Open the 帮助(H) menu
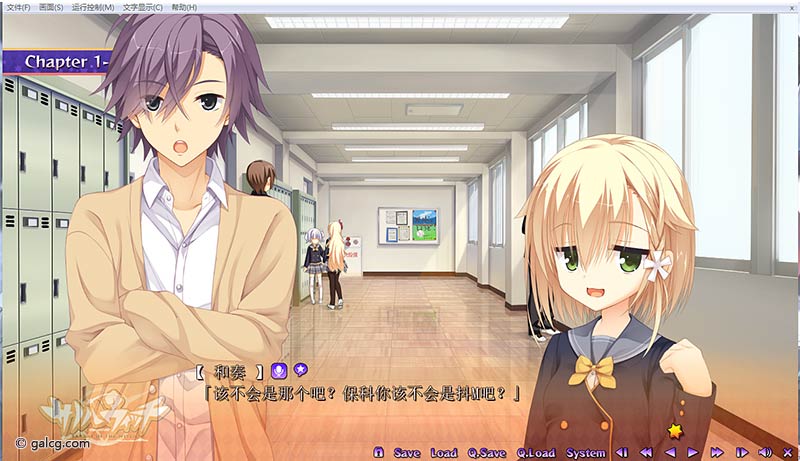This screenshot has height=461, width=800. pyautogui.click(x=184, y=7)
